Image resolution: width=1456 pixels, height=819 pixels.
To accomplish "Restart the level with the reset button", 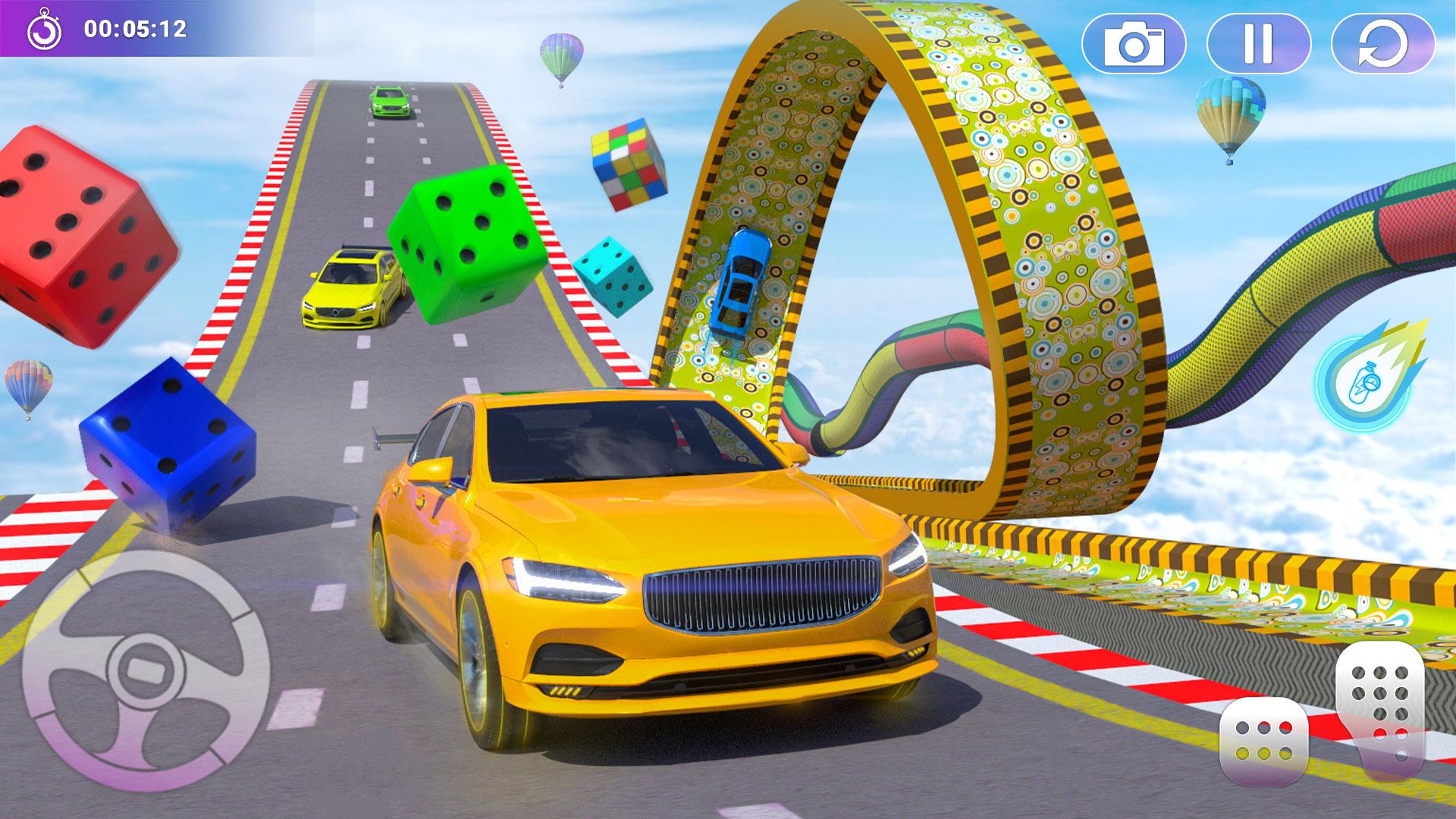I will coord(1382,44).
